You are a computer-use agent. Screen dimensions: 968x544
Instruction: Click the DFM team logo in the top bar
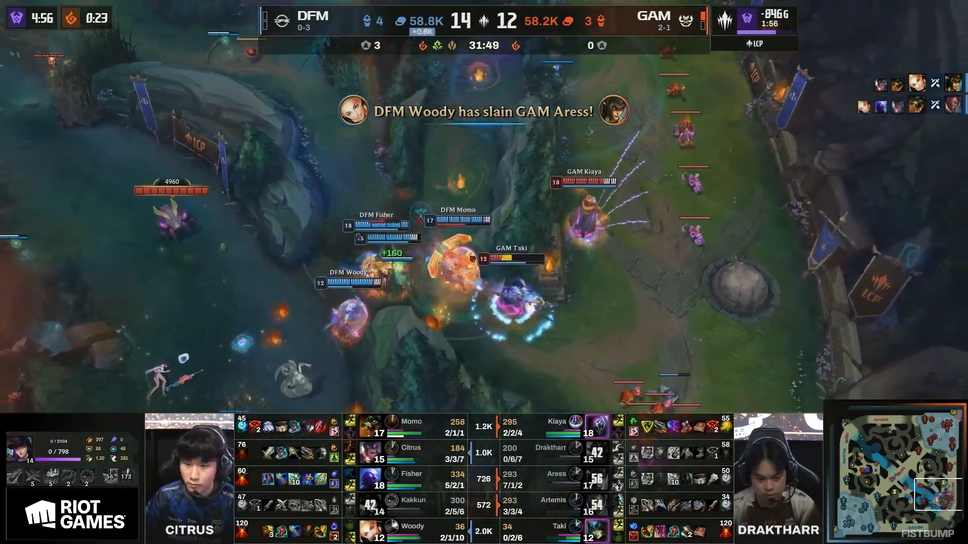pos(282,19)
